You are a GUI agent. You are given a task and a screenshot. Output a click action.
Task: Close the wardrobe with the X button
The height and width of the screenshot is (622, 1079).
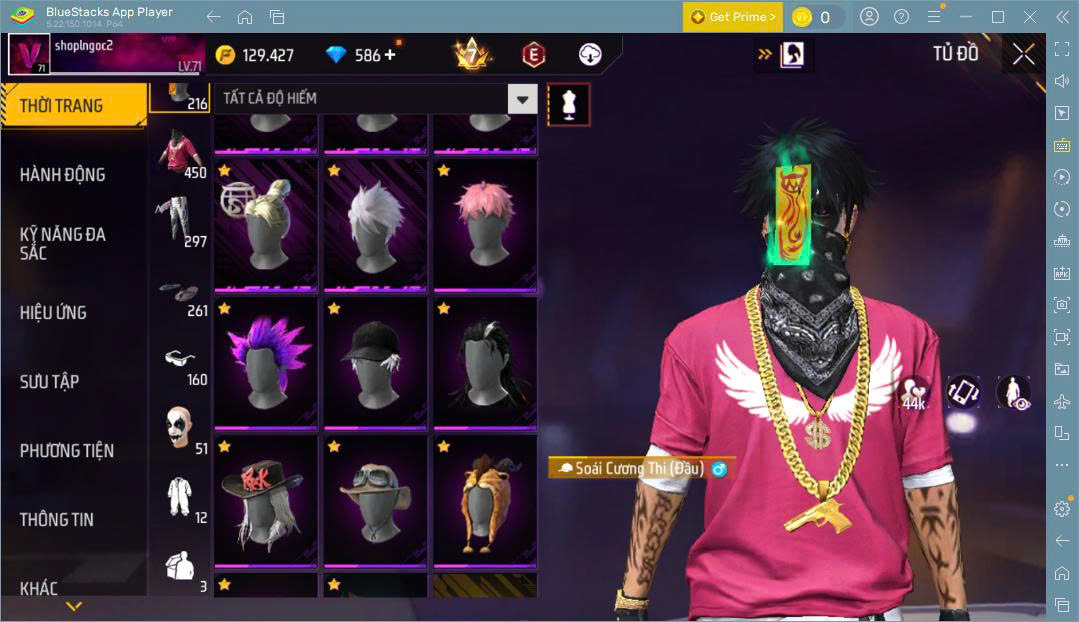pyautogui.click(x=1023, y=54)
